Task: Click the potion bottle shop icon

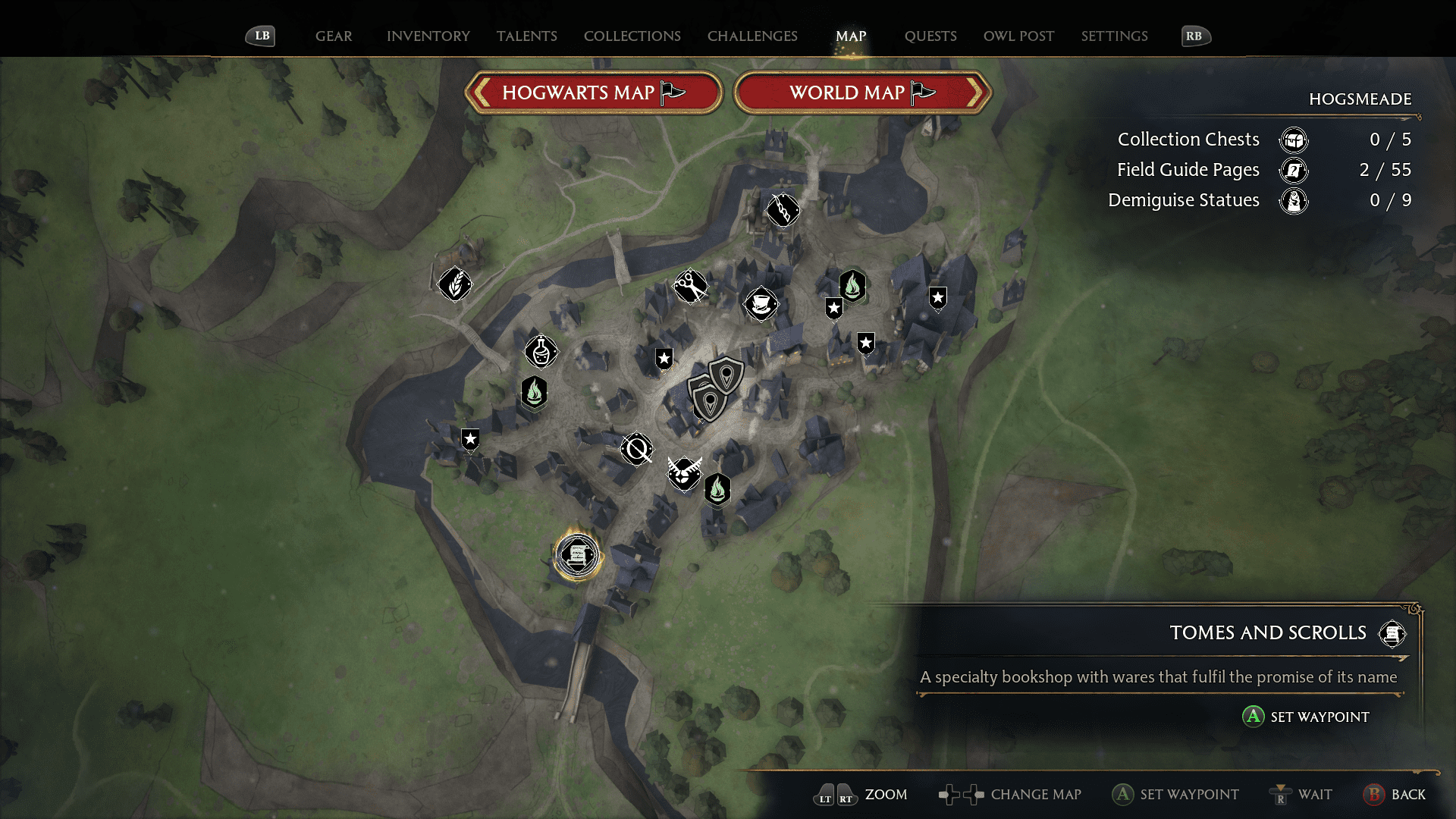Action: click(541, 351)
